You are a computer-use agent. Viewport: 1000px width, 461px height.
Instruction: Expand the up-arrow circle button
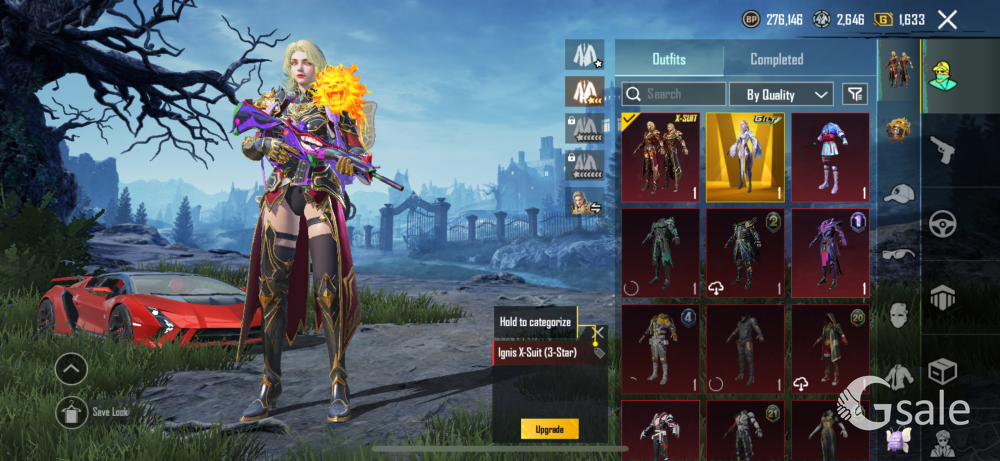pyautogui.click(x=71, y=370)
